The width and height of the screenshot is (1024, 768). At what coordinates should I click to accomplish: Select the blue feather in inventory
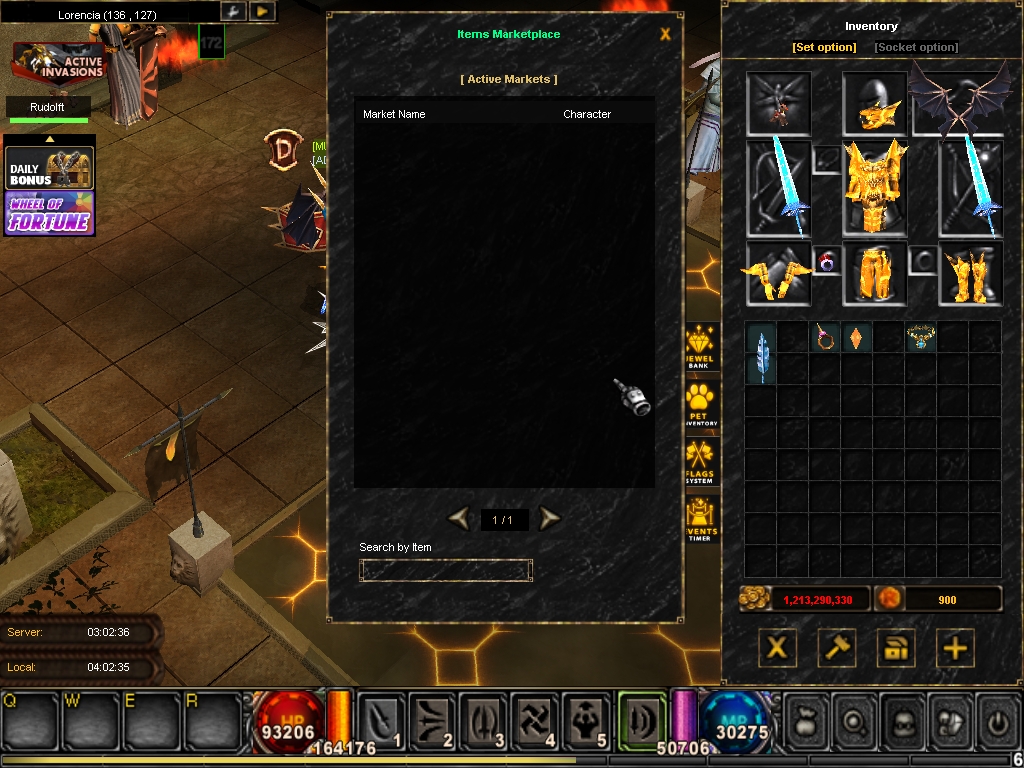click(761, 353)
